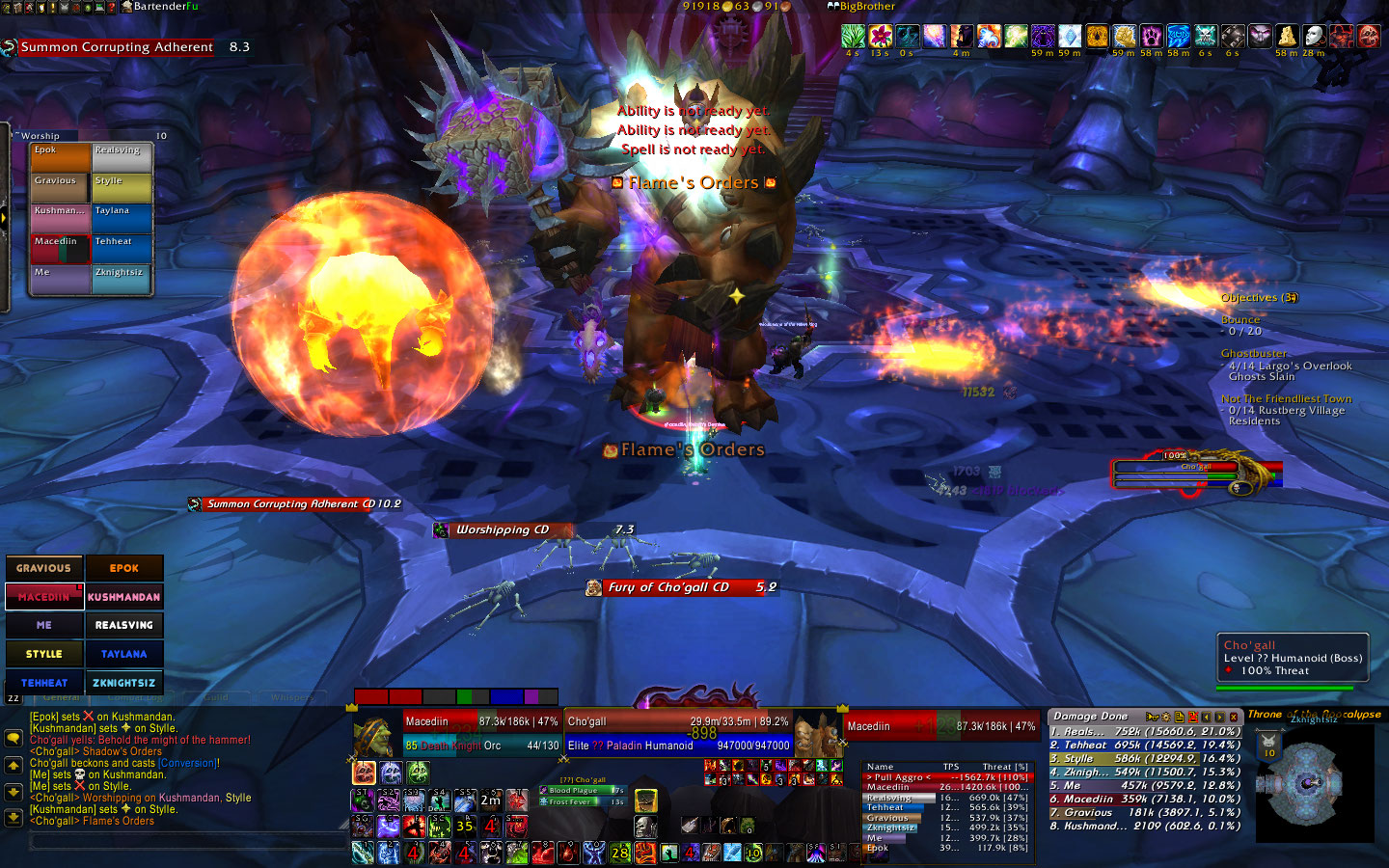This screenshot has height=868, width=1389.
Task: Switch to the Guild chat tab
Action: (216, 696)
